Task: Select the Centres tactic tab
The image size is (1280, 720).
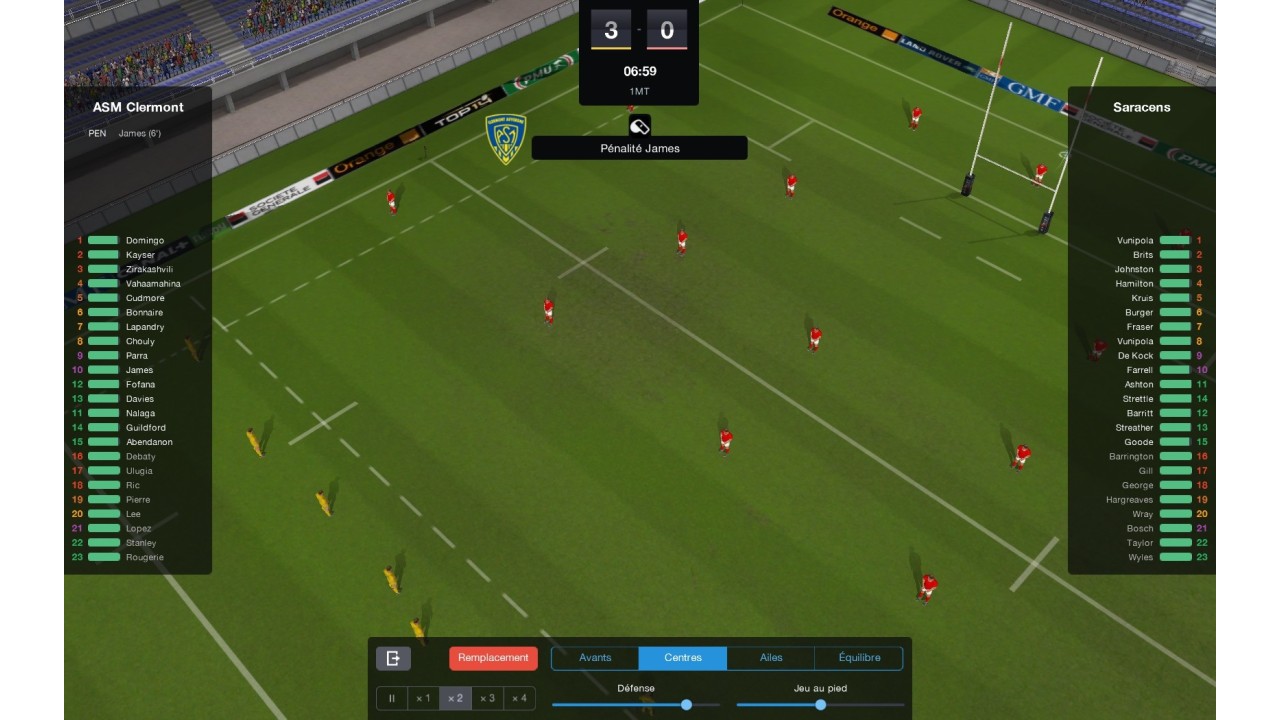Action: [682, 658]
